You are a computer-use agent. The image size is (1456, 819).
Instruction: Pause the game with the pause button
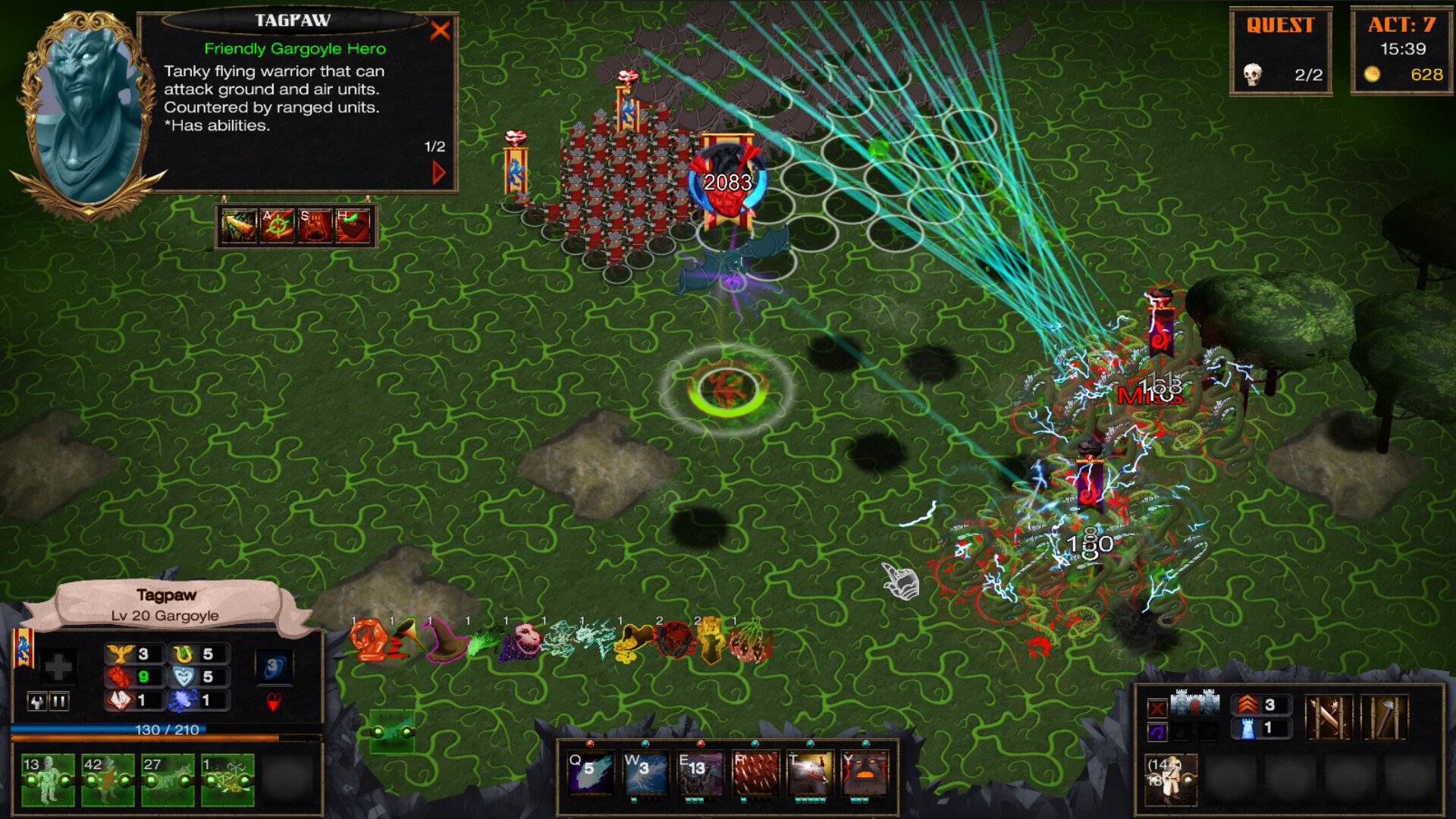pos(58,702)
